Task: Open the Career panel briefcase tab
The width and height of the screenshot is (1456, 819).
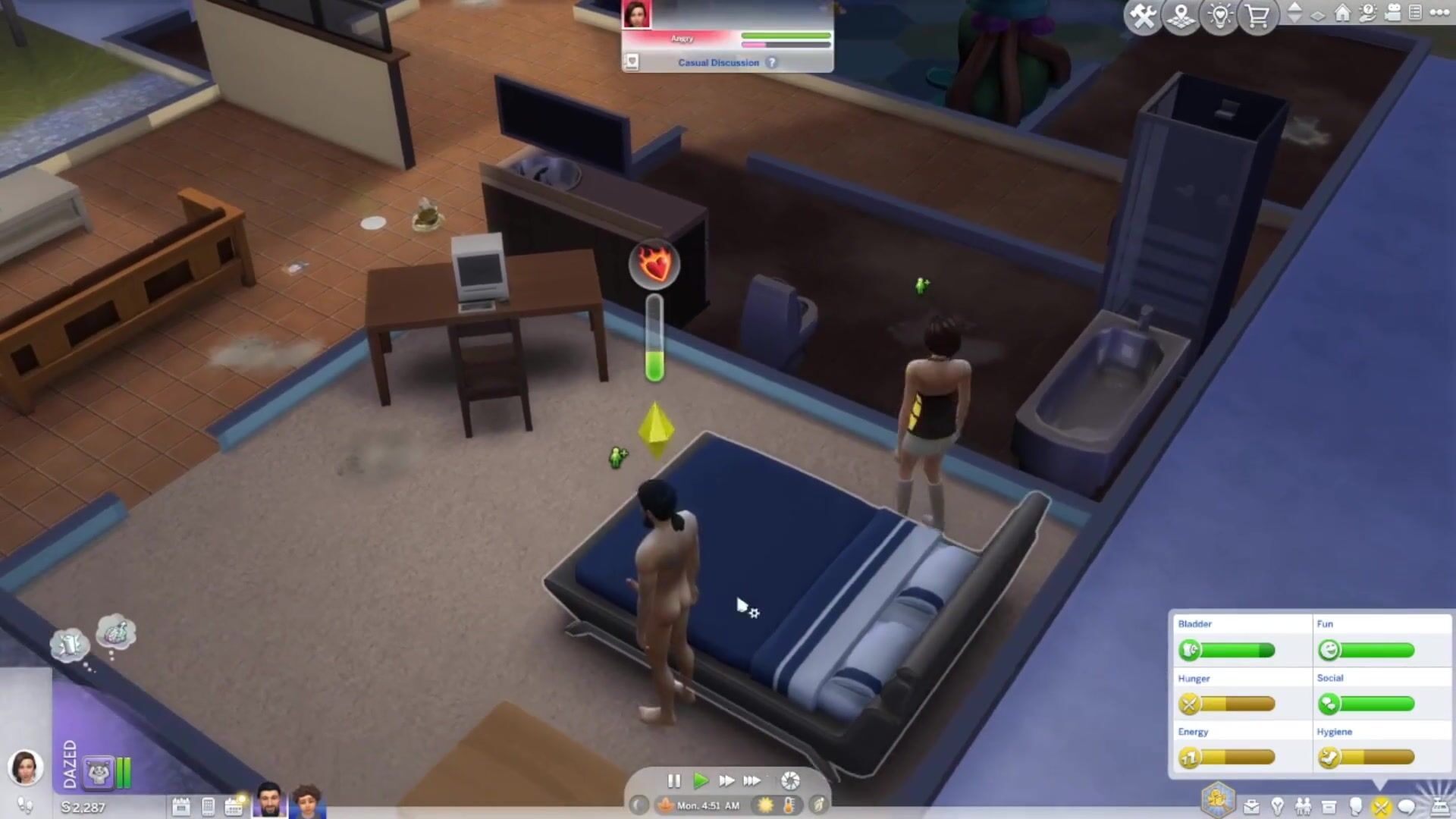Action: (1251, 807)
